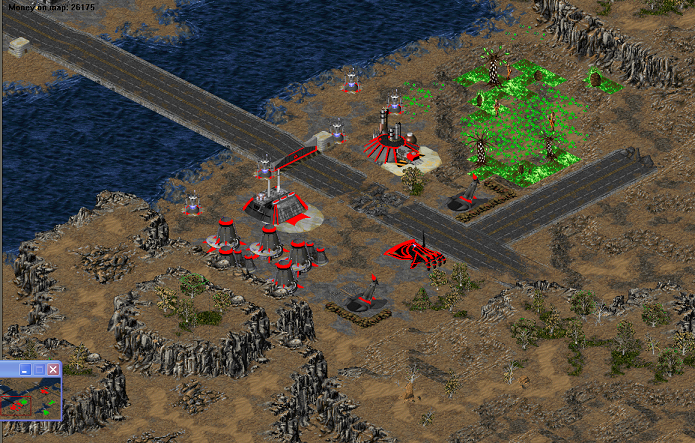Minimize the minimap window
The image size is (695, 443).
tap(24, 369)
